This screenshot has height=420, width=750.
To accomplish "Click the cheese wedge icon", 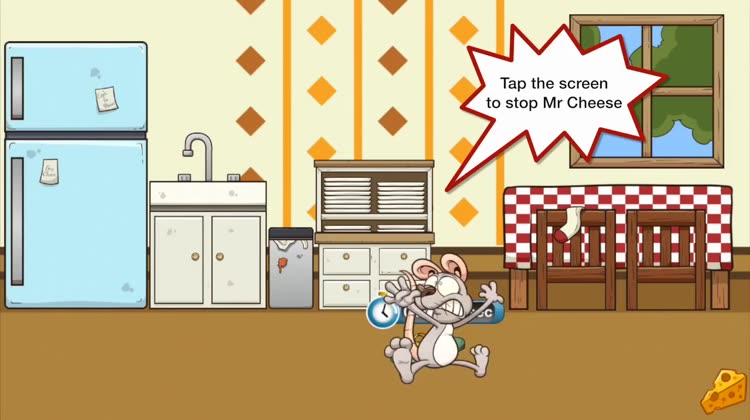I will point(722,391).
